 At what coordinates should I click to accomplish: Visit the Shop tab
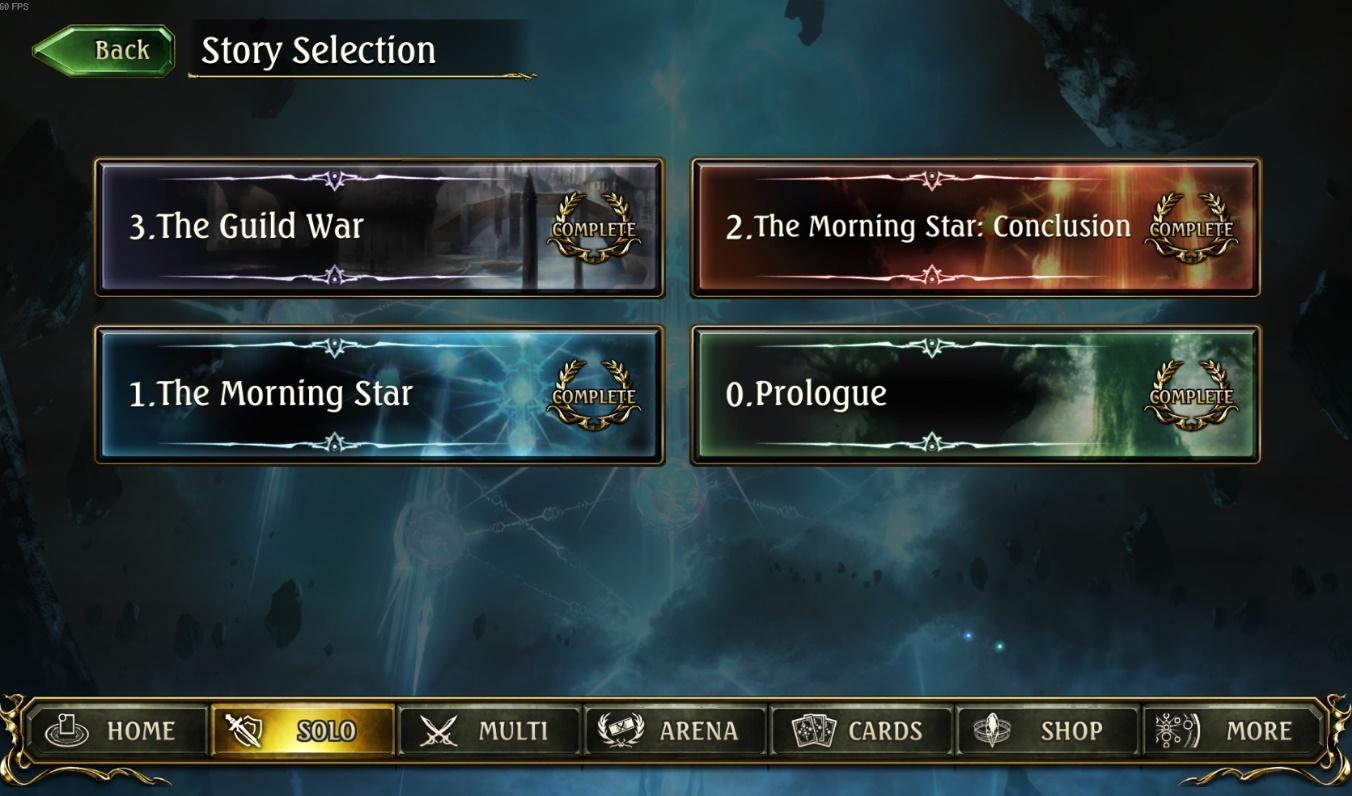point(1048,731)
